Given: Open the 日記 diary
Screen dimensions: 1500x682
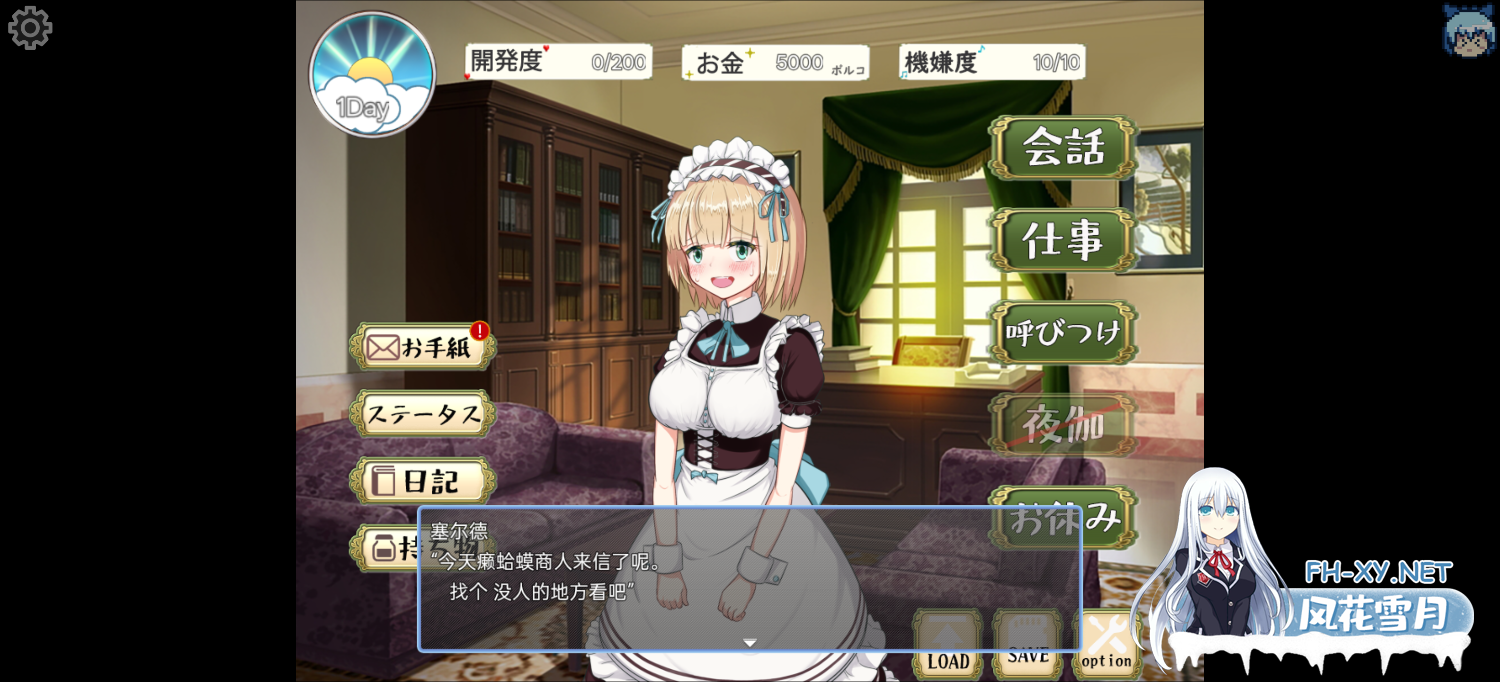Looking at the screenshot, I should [x=422, y=481].
